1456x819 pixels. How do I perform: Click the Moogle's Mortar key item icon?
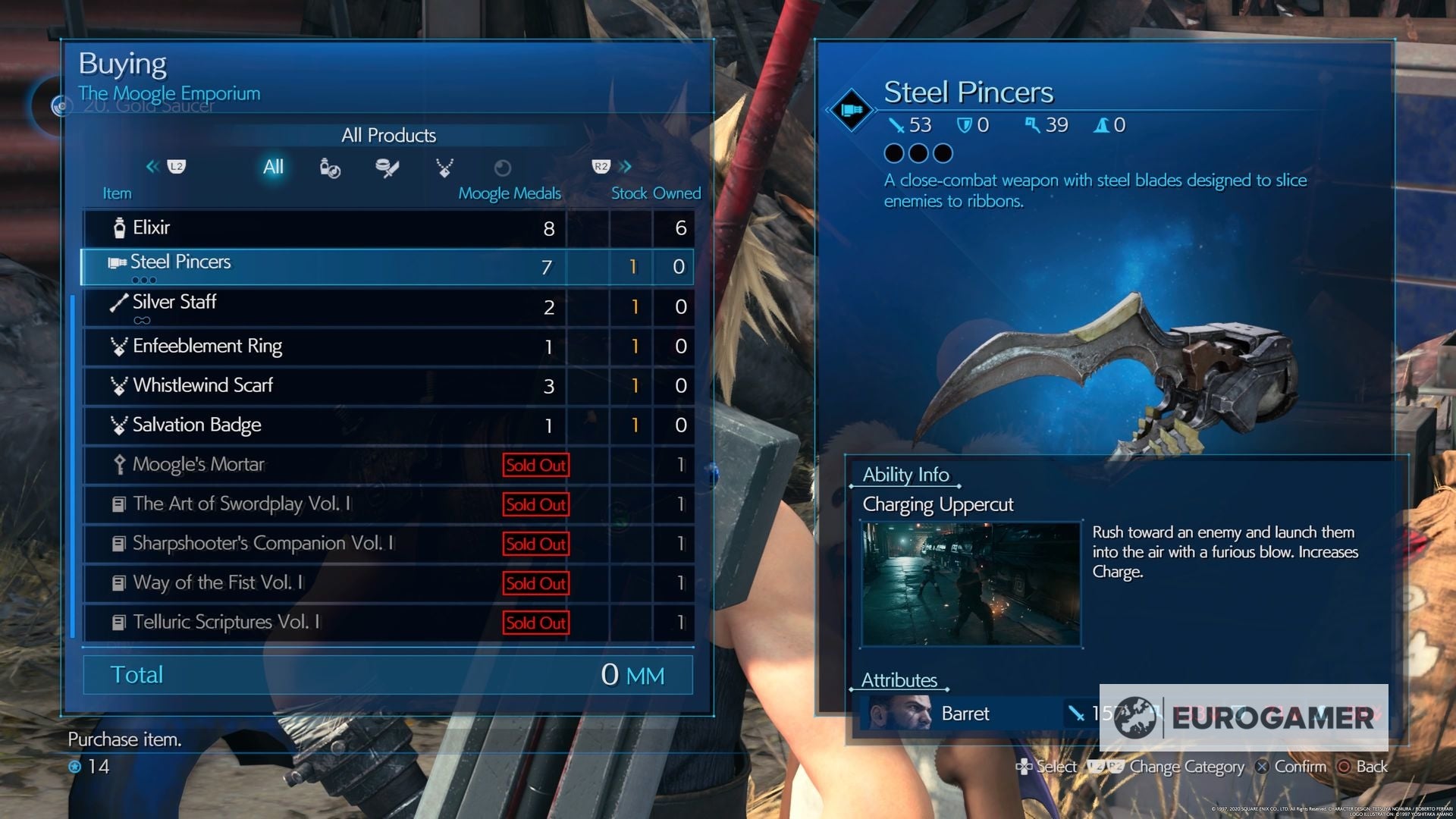pyautogui.click(x=119, y=463)
